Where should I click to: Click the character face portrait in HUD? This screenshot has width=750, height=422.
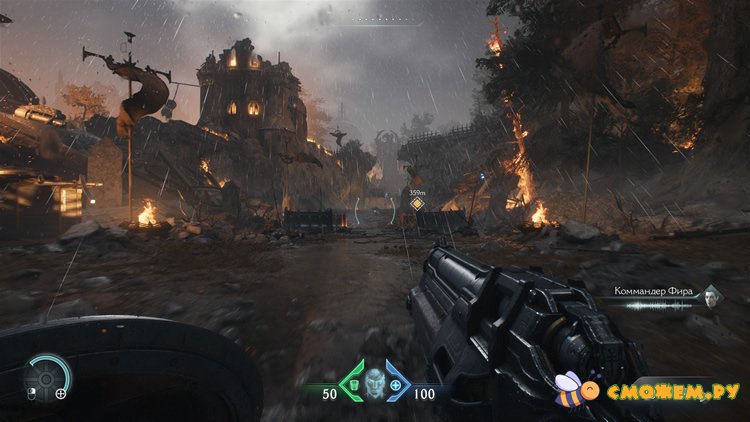point(374,383)
